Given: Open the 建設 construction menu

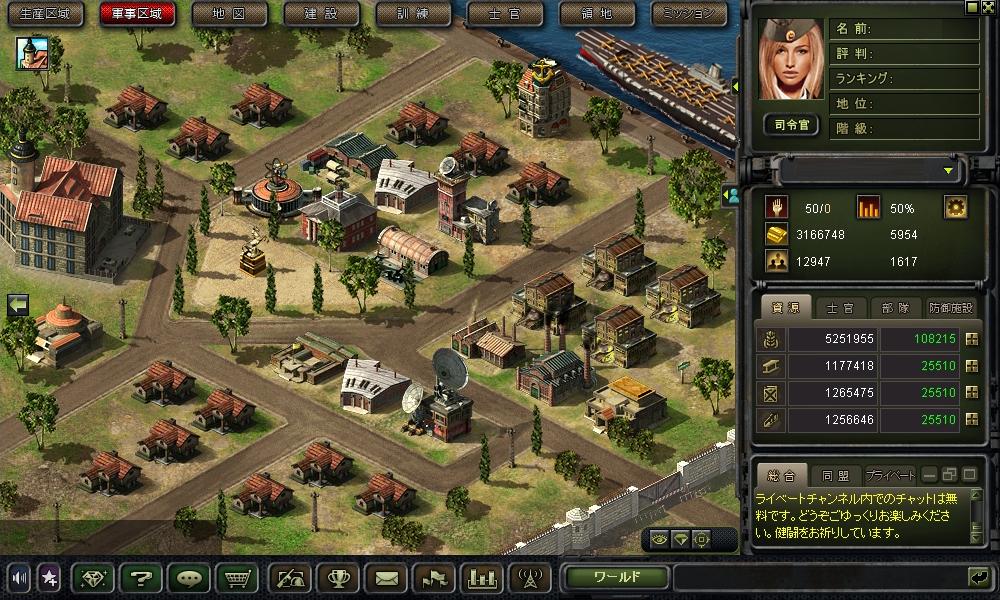Looking at the screenshot, I should tap(322, 14).
